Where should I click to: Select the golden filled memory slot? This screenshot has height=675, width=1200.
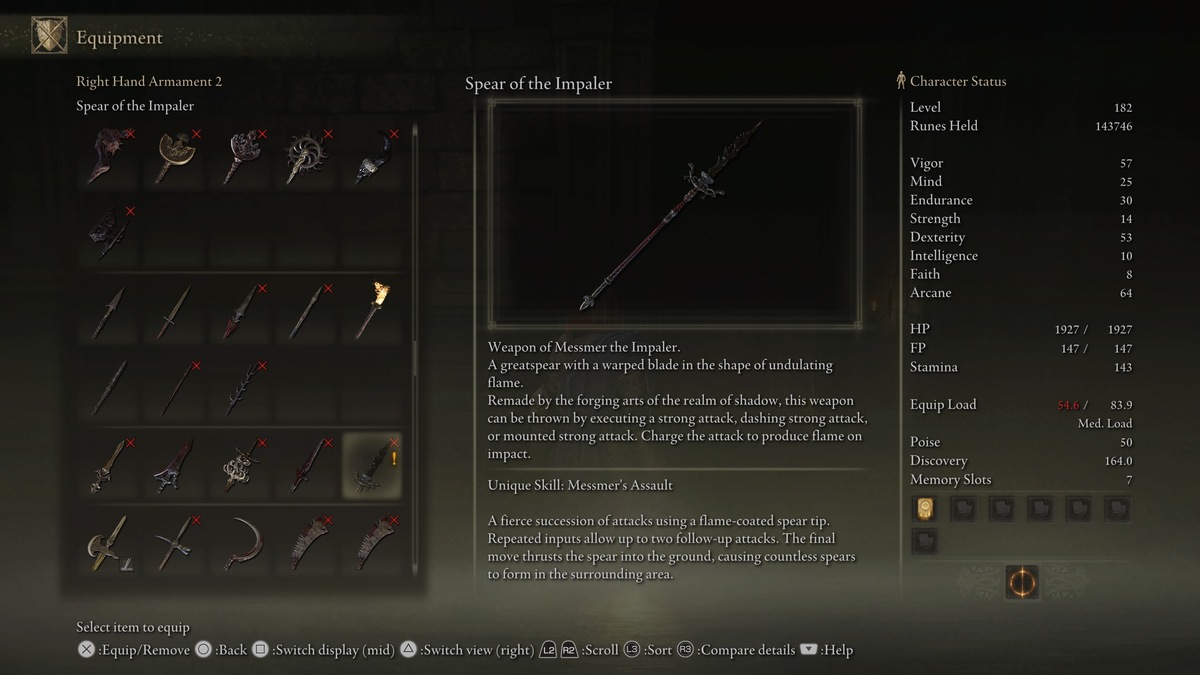click(x=924, y=509)
